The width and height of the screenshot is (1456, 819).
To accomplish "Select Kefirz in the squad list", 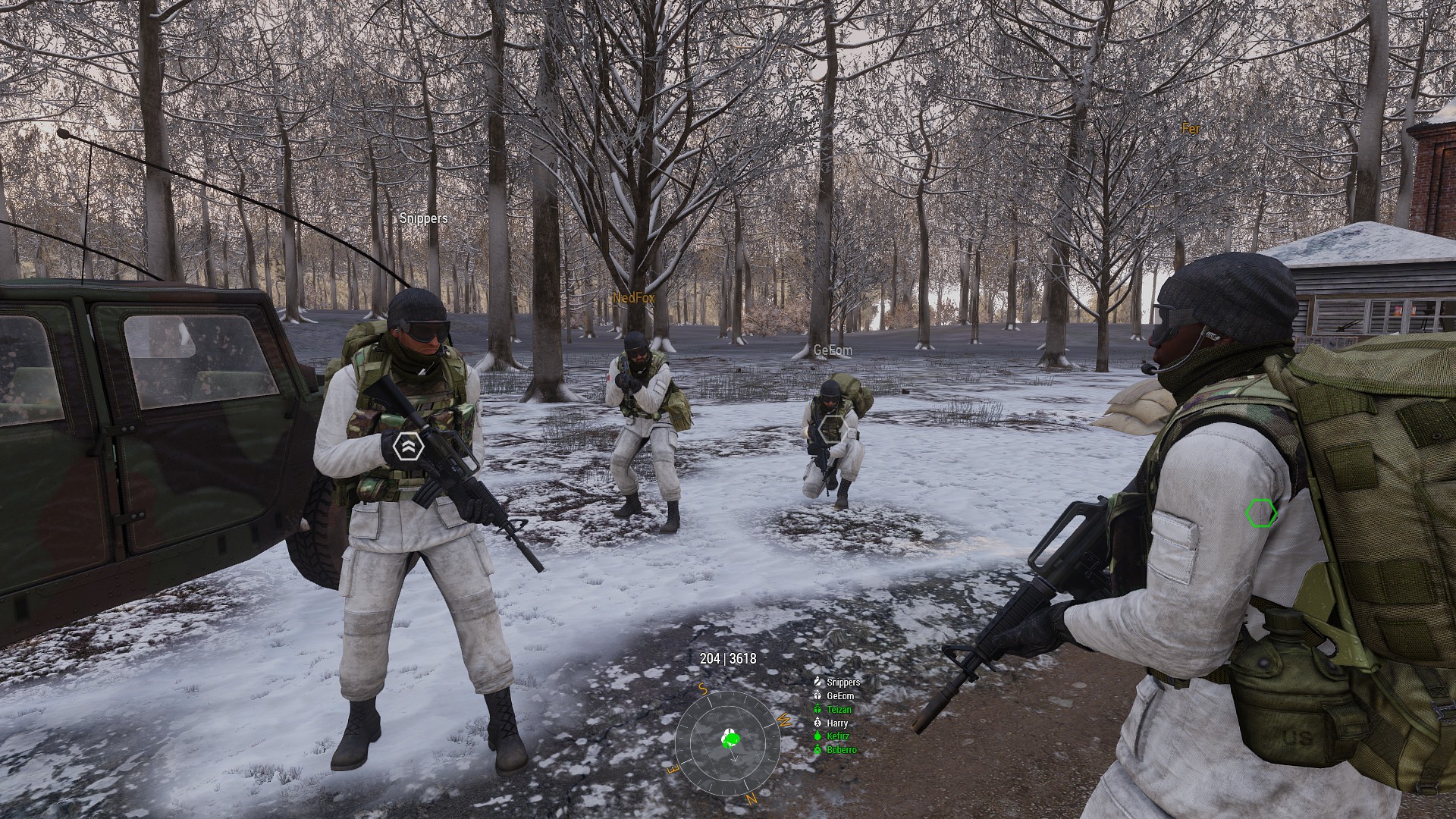I will coord(838,736).
